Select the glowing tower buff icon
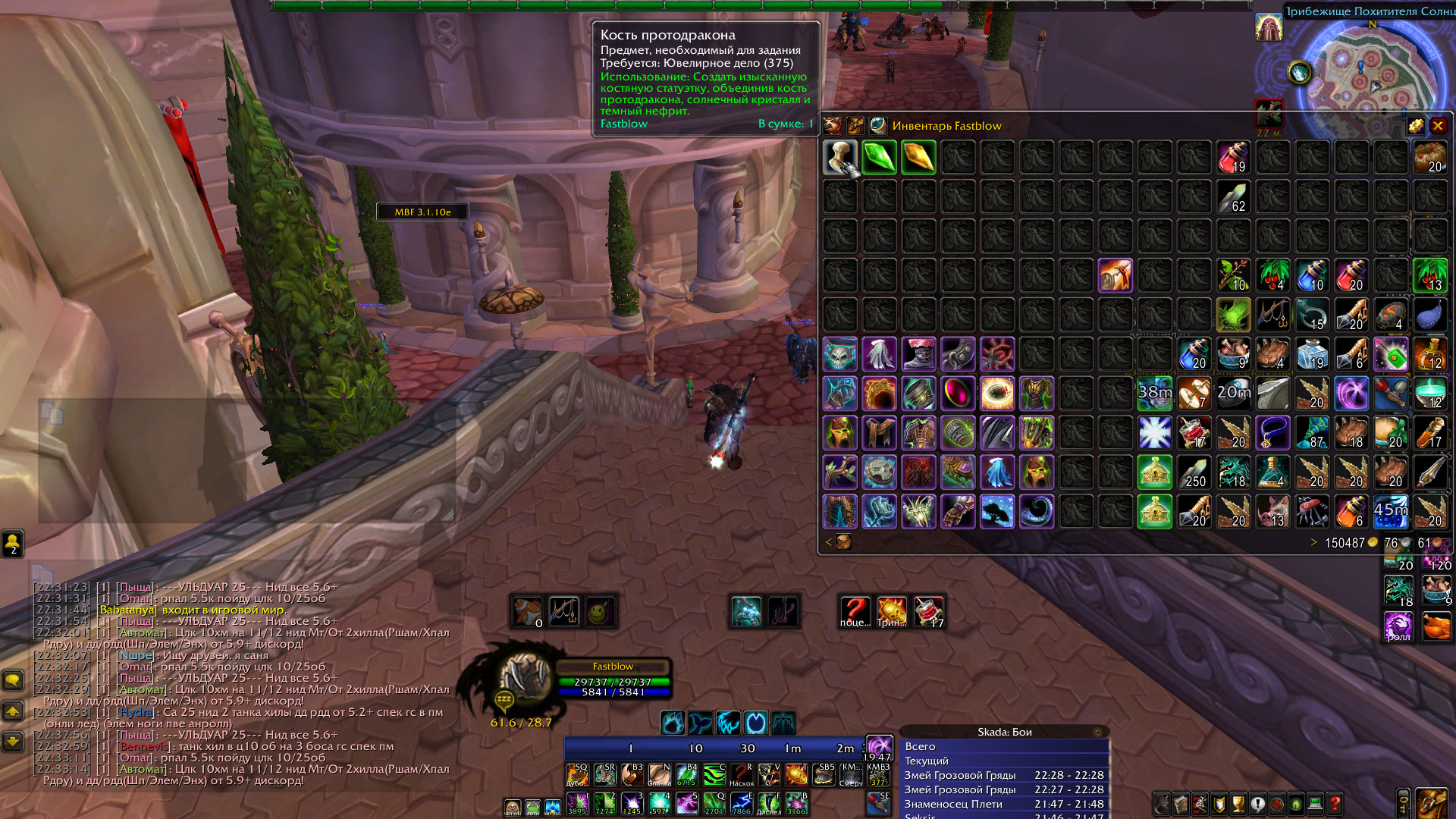 pyautogui.click(x=1268, y=27)
